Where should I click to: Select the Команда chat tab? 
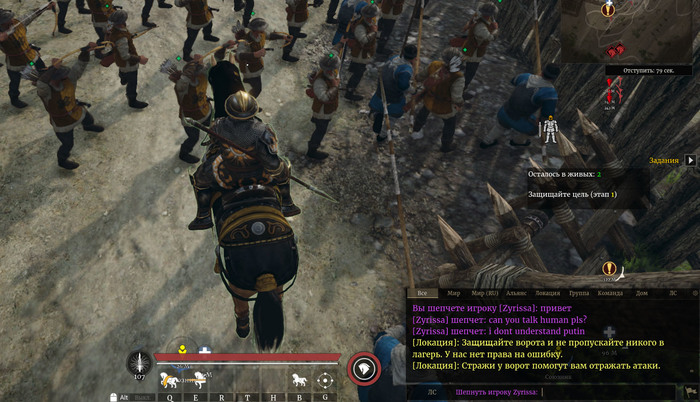click(x=610, y=293)
